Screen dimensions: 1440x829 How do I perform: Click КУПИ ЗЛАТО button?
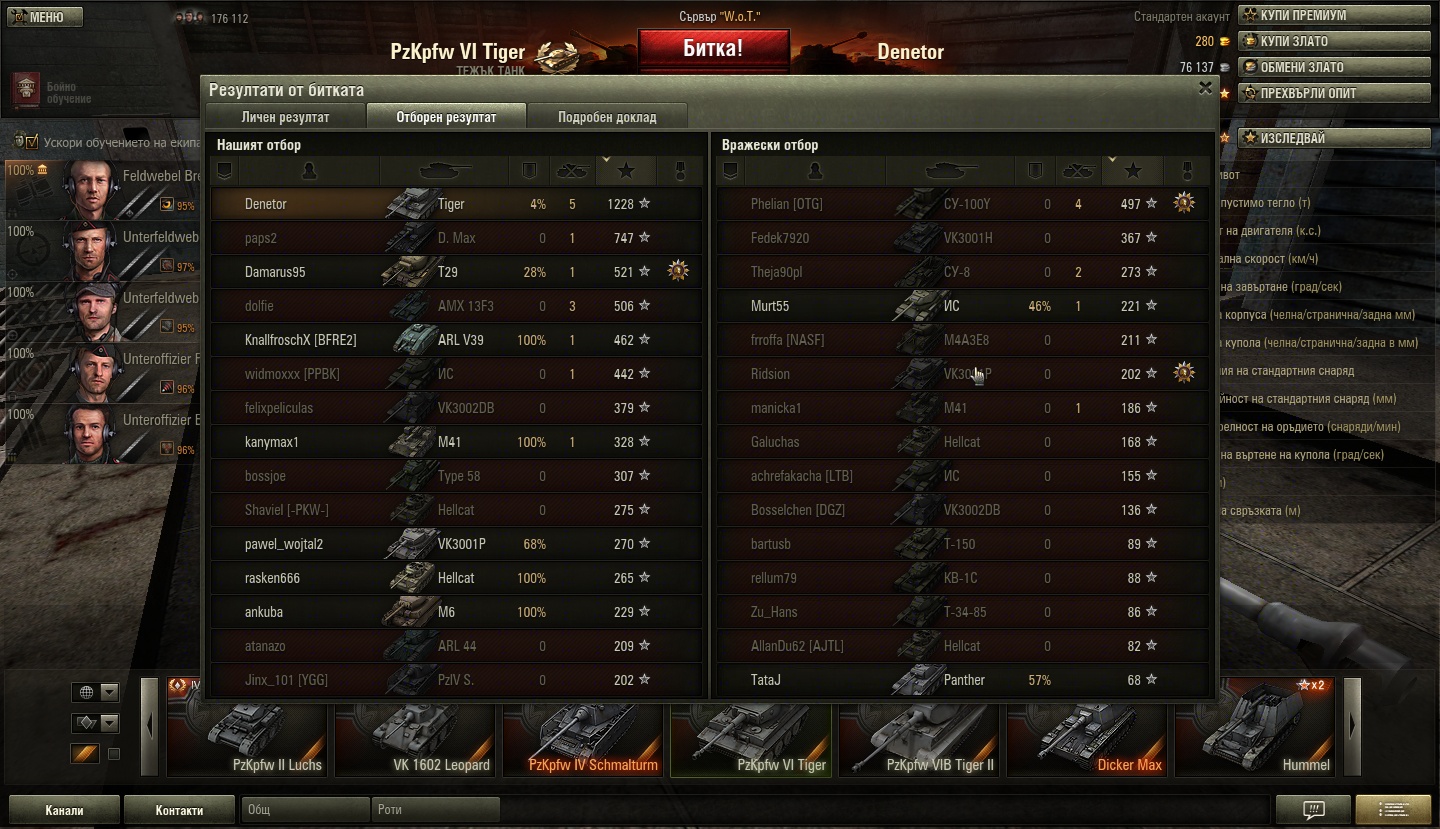(1334, 41)
